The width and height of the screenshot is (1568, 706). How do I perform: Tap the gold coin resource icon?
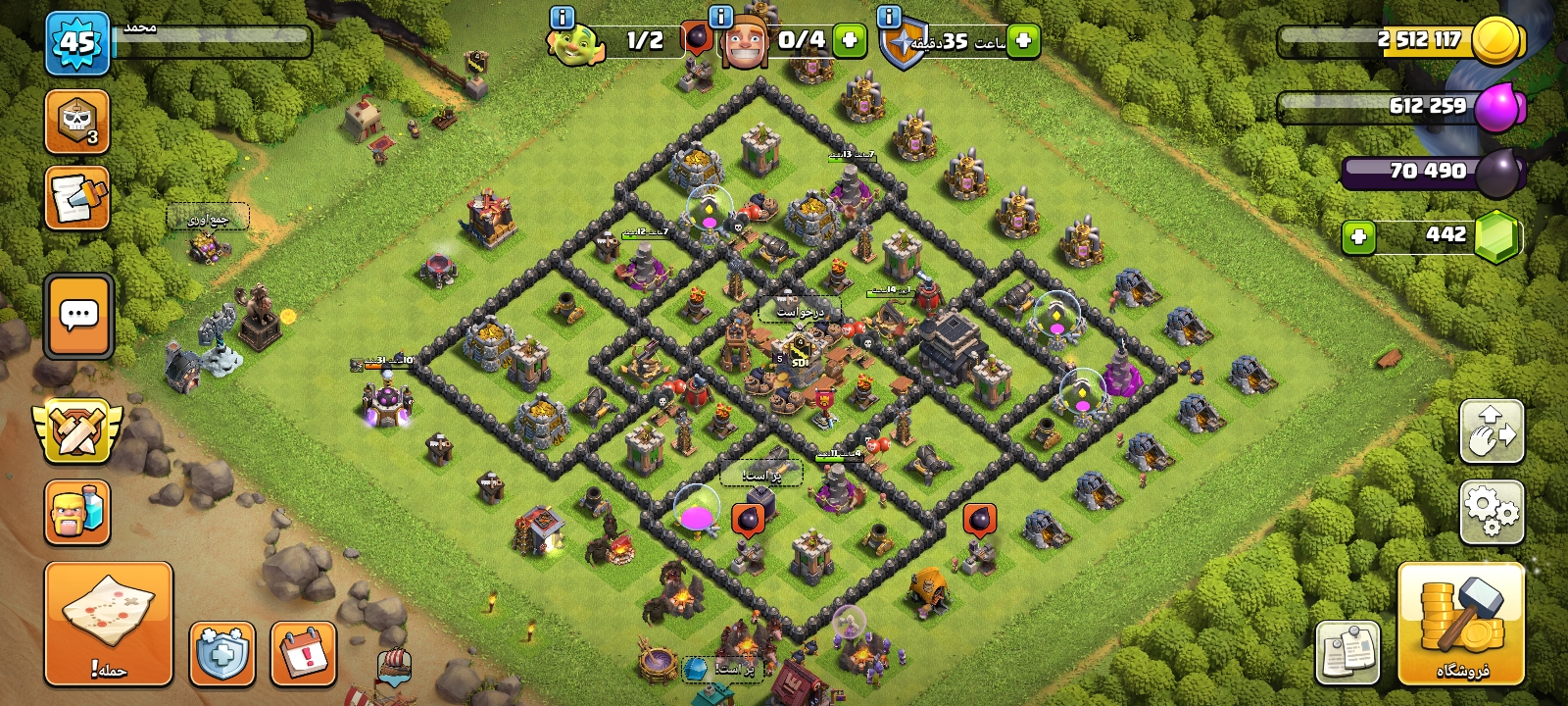1496,41
